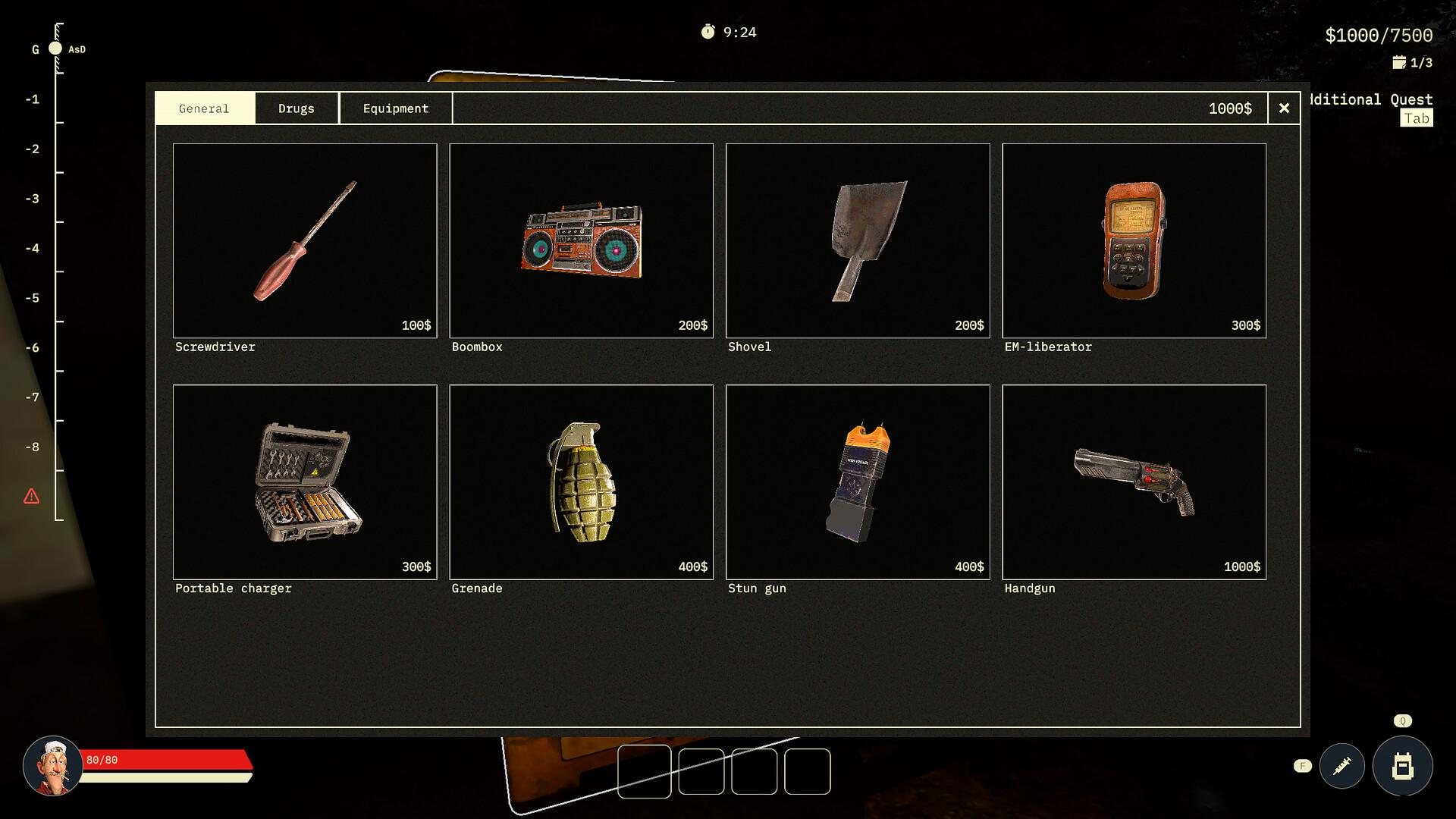Click the syringe icon button
The width and height of the screenshot is (1456, 819).
point(1341,766)
